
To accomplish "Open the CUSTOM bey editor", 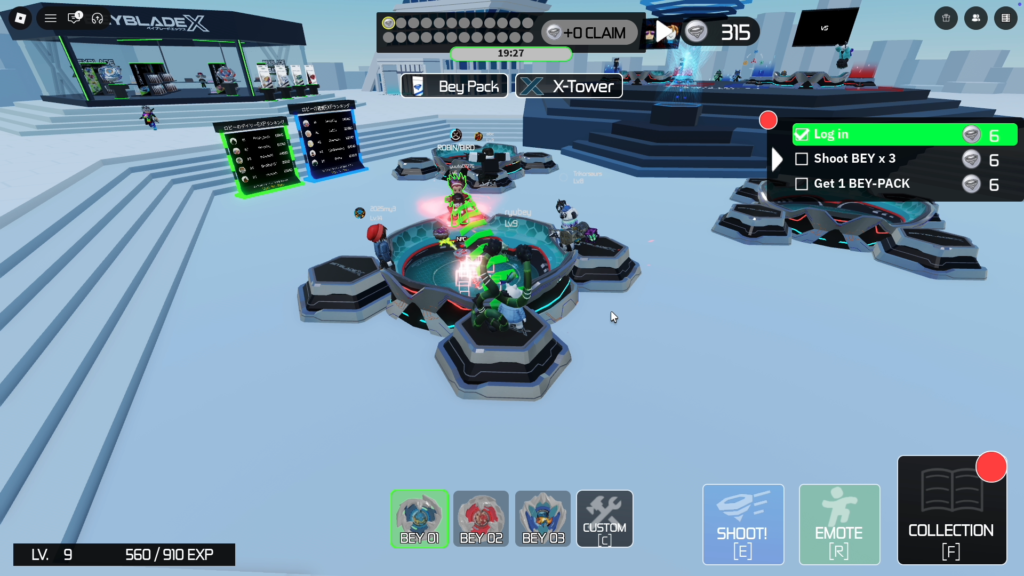I will coord(605,519).
